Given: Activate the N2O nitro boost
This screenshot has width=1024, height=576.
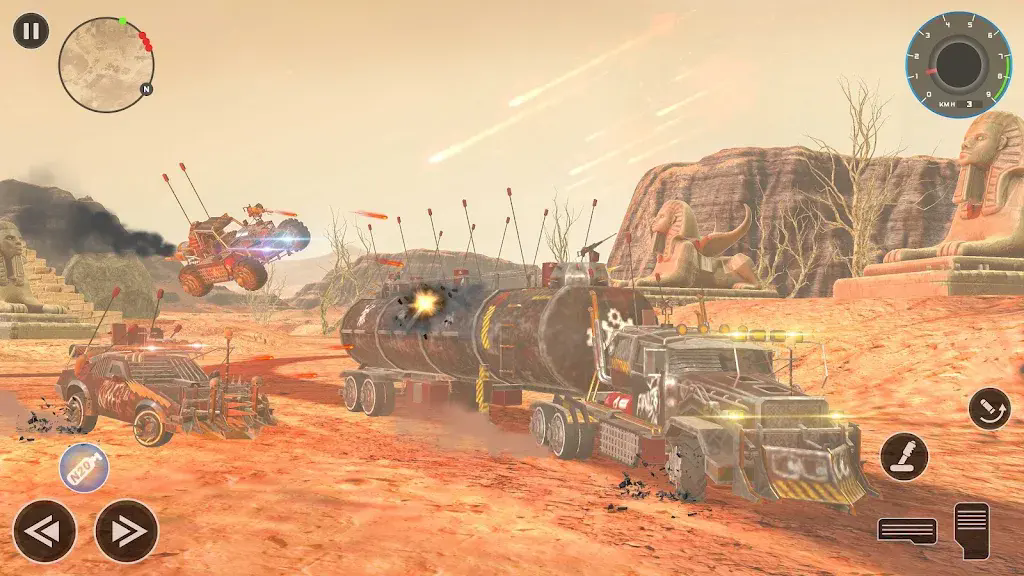Looking at the screenshot, I should [84, 467].
